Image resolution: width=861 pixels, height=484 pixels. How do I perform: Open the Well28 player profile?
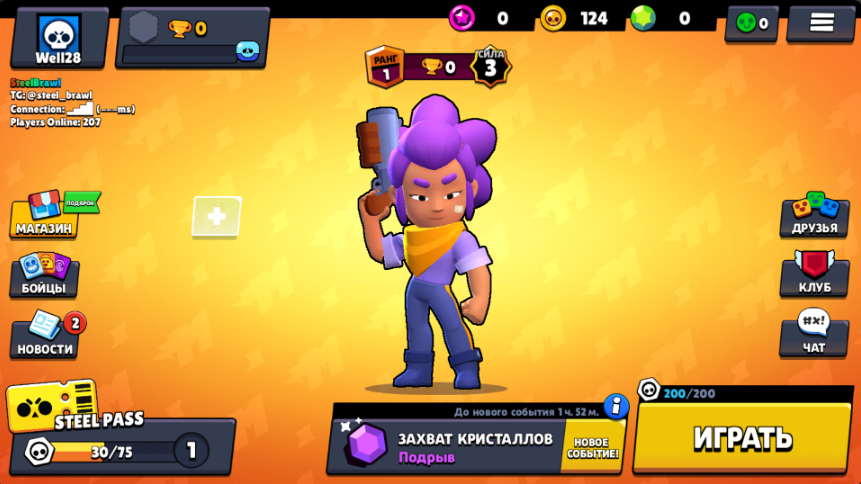tap(59, 37)
